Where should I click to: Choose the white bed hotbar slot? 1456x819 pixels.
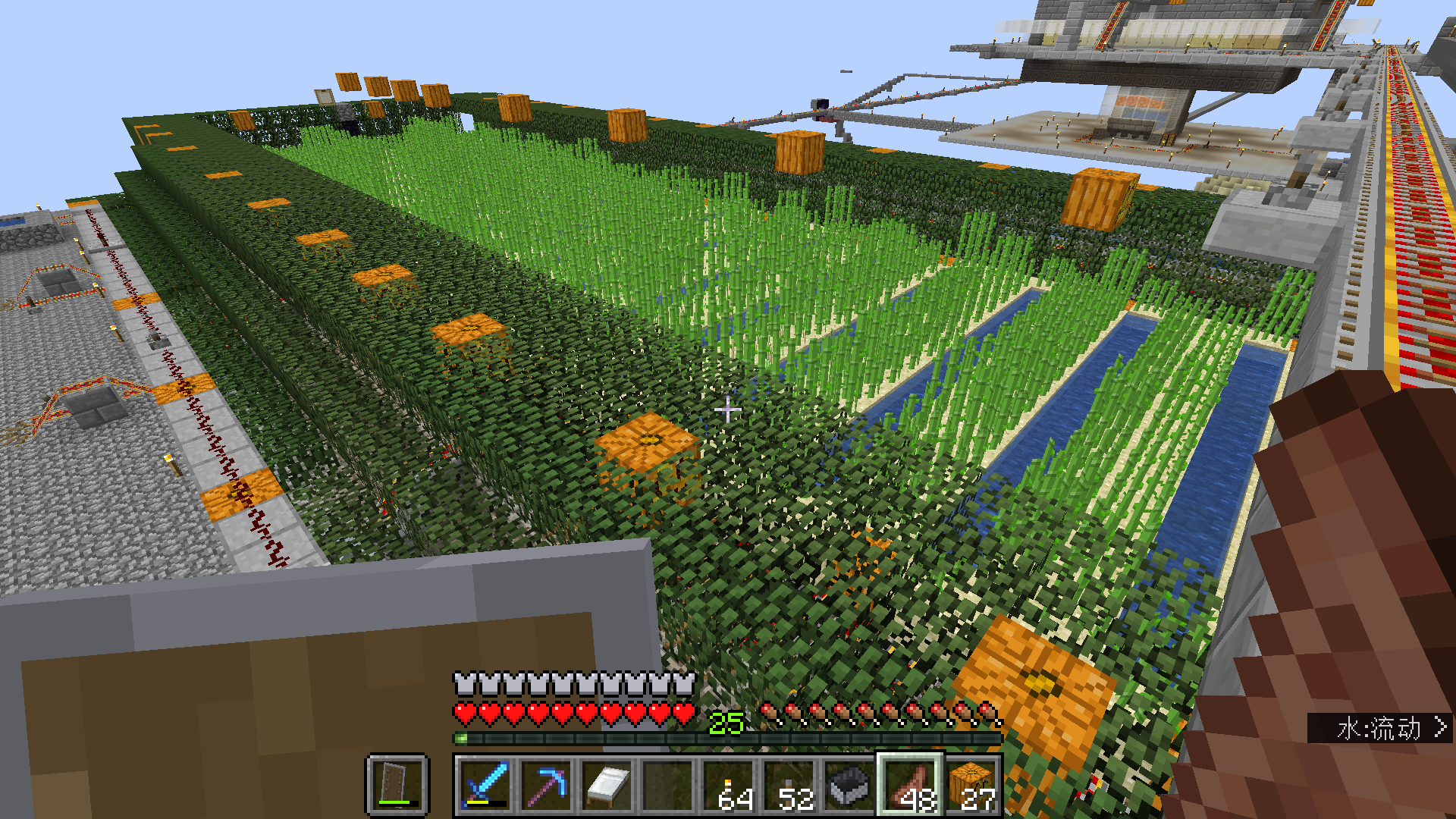tap(607, 786)
